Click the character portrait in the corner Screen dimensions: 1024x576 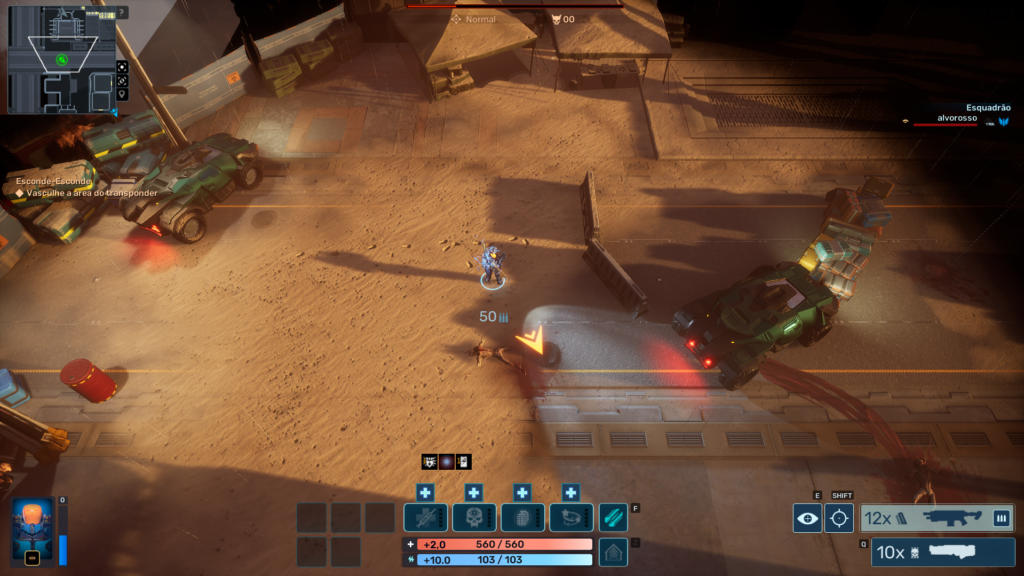(32, 531)
